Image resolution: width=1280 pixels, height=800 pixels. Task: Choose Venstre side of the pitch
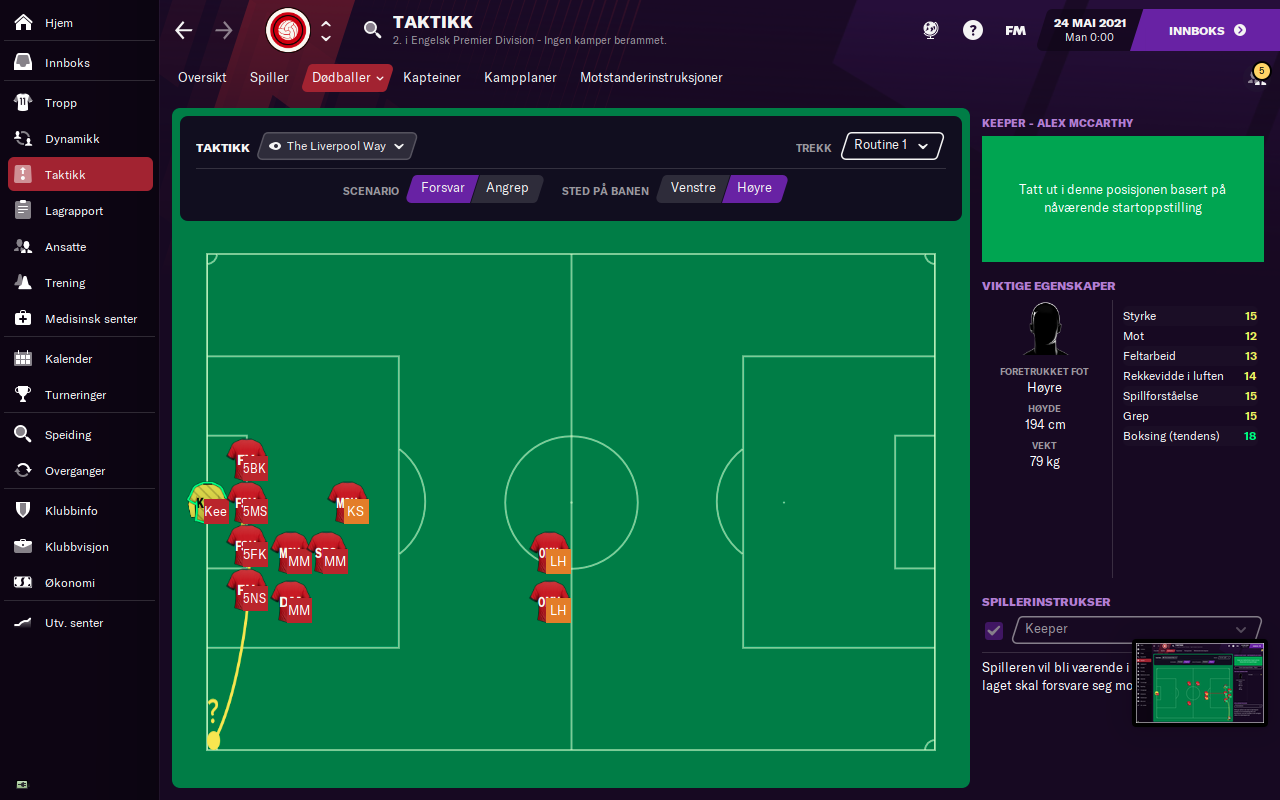(x=693, y=188)
